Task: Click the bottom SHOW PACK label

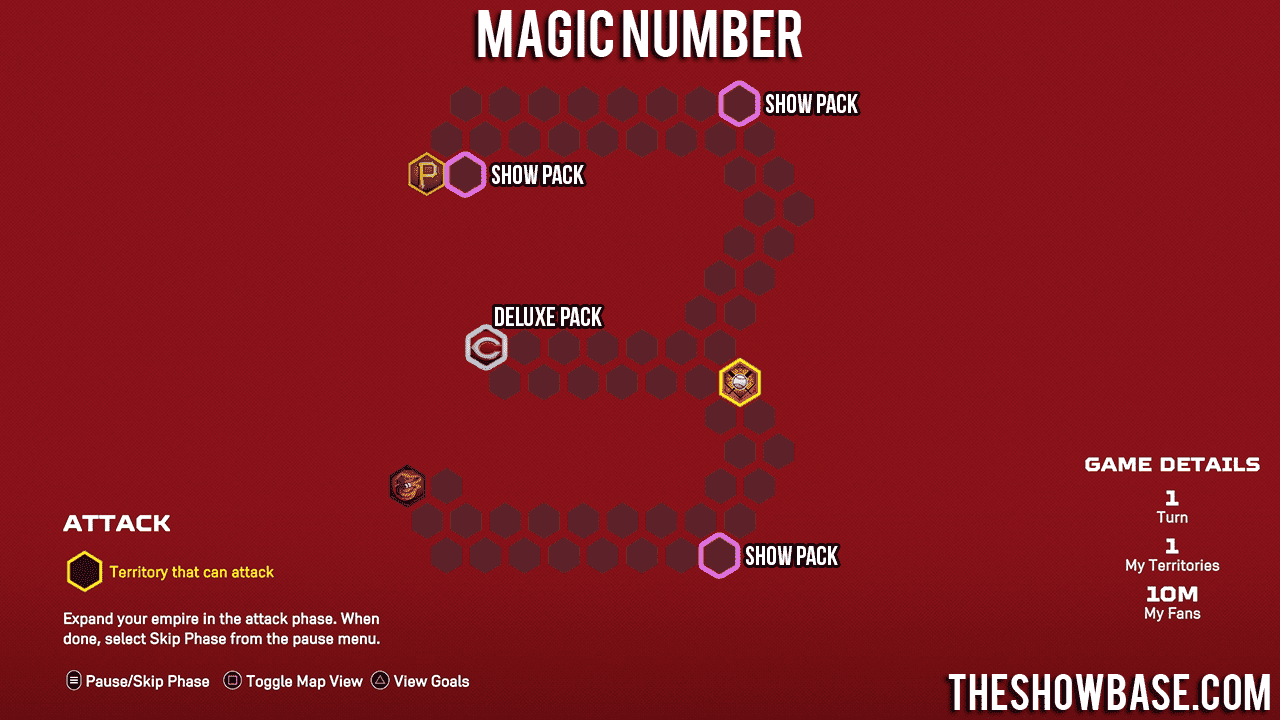Action: [791, 555]
